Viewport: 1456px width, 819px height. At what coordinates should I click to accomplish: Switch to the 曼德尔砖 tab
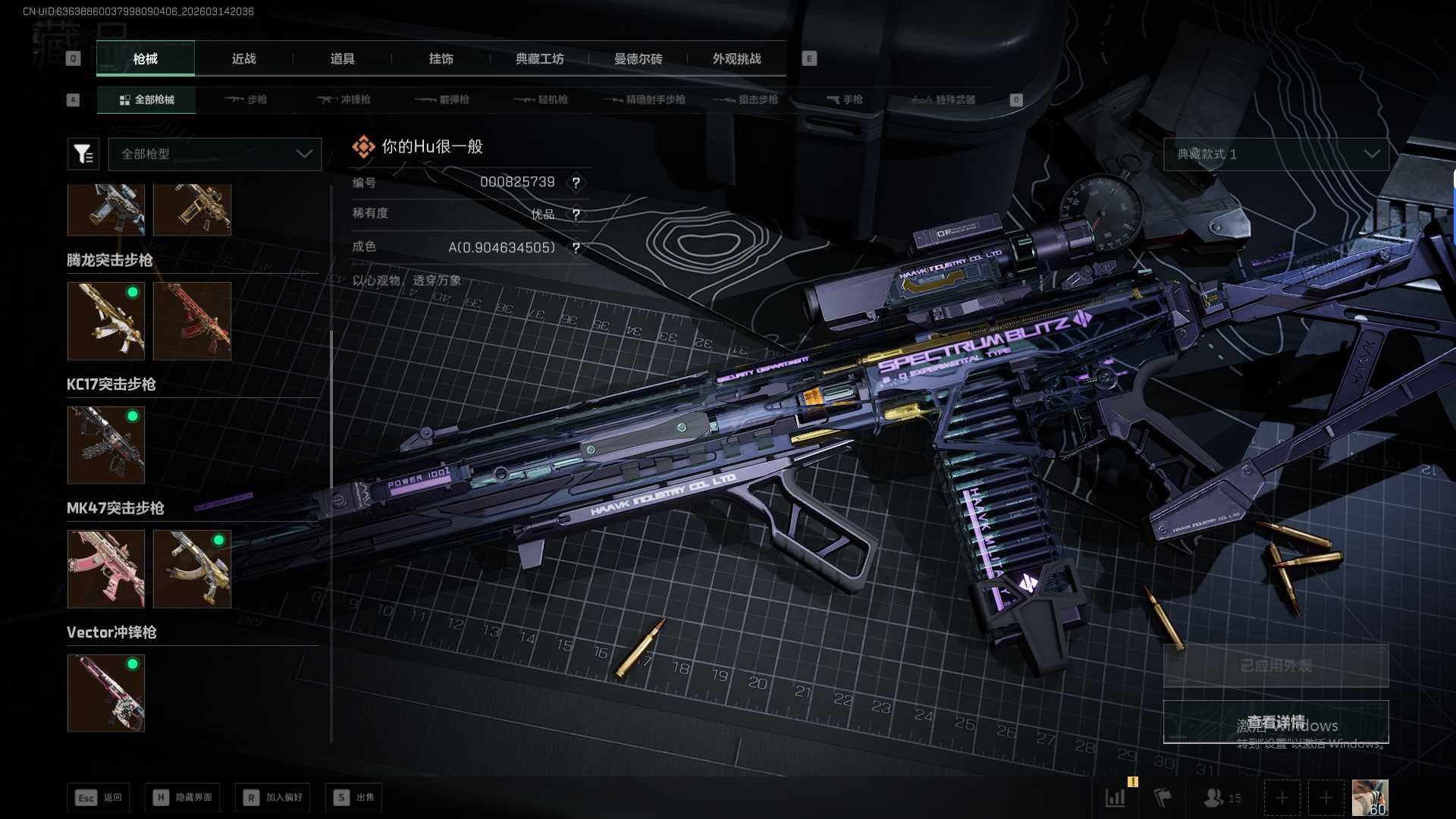point(638,58)
